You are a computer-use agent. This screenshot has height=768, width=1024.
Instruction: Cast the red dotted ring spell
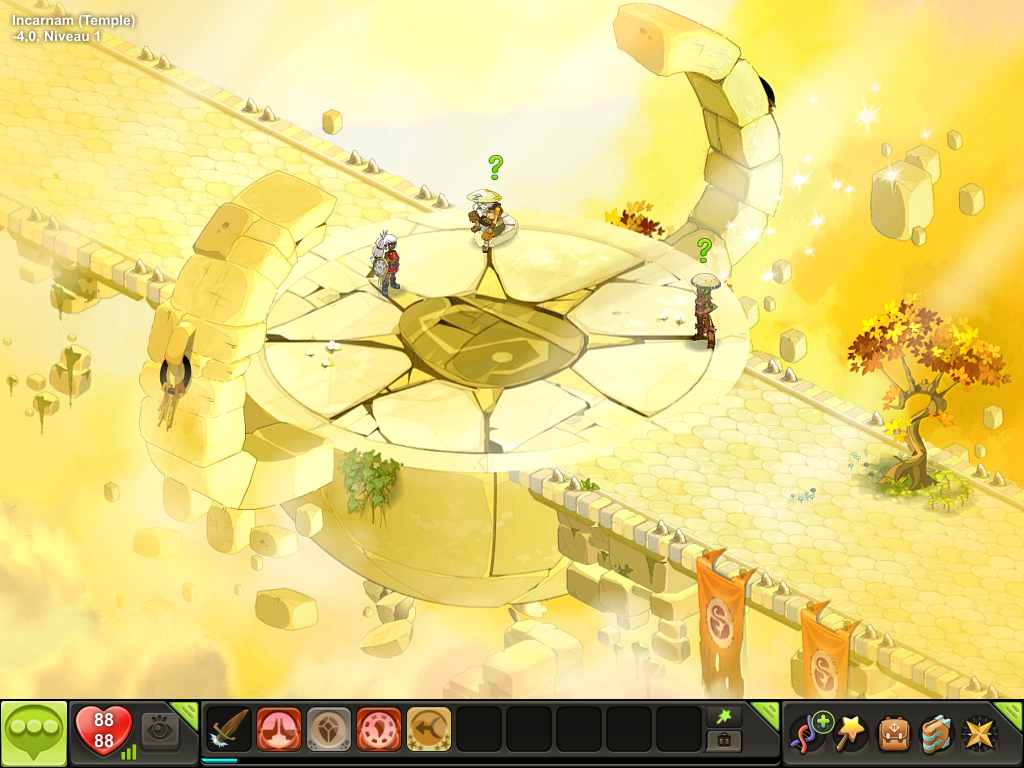click(x=379, y=731)
